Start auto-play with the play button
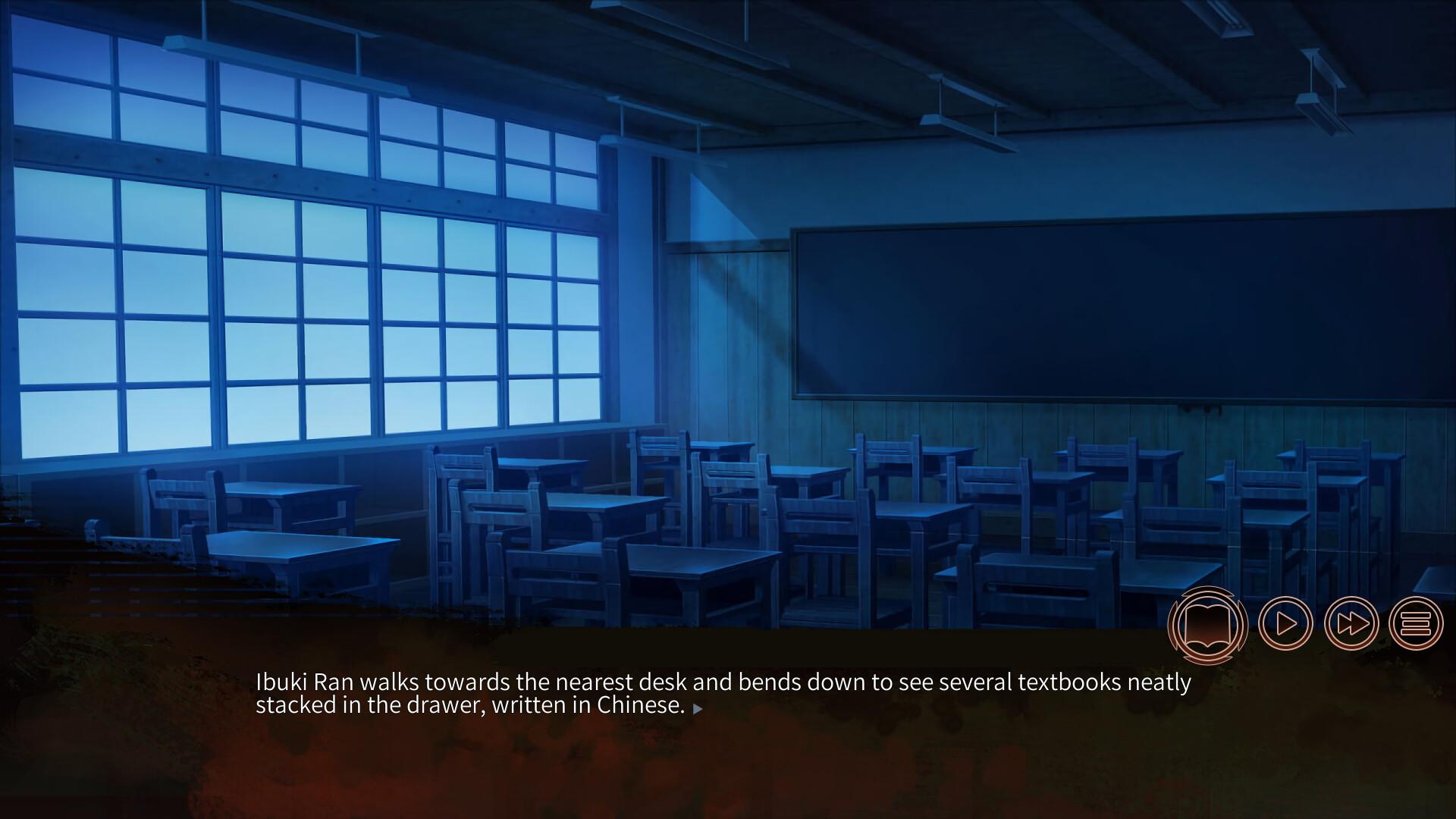This screenshot has width=1456, height=819. [x=1285, y=624]
